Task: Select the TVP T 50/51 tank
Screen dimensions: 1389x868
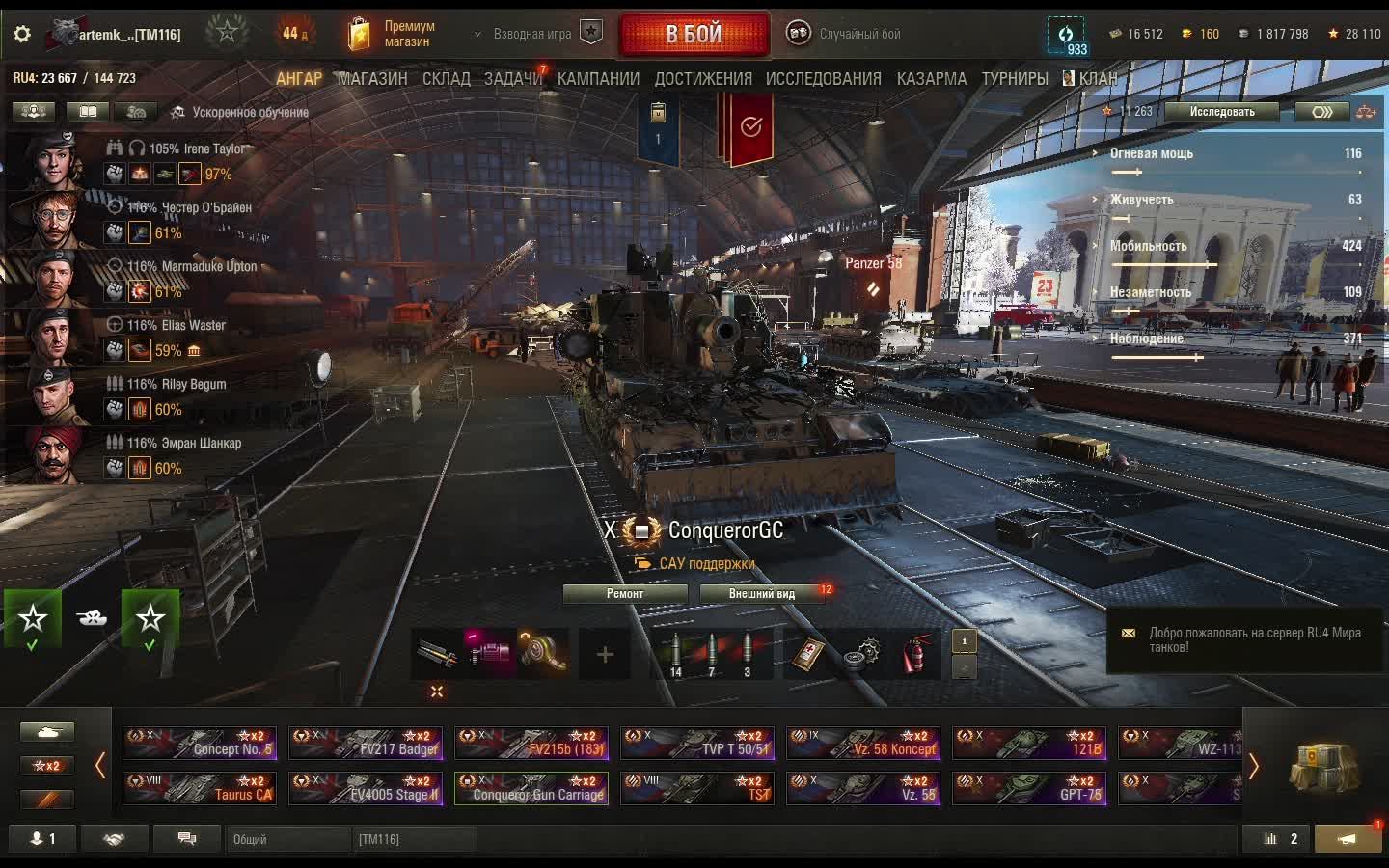Action: (x=697, y=743)
